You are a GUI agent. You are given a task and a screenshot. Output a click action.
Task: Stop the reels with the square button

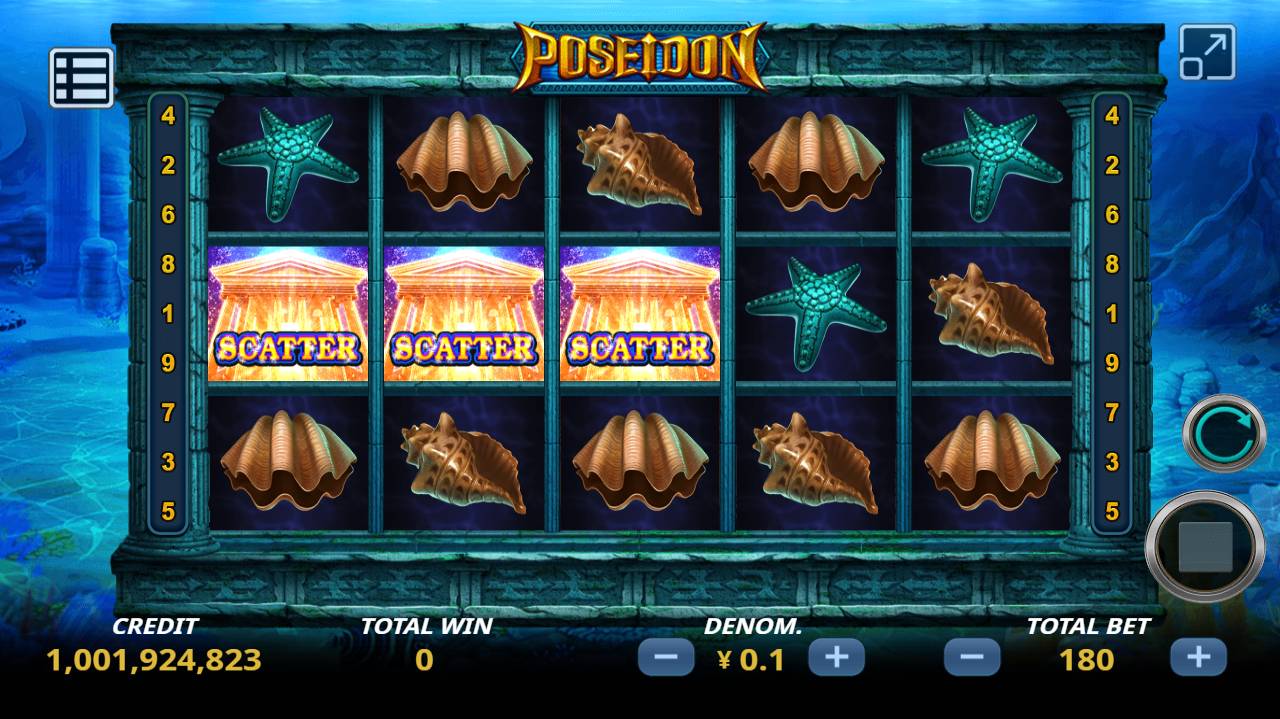coord(1205,547)
